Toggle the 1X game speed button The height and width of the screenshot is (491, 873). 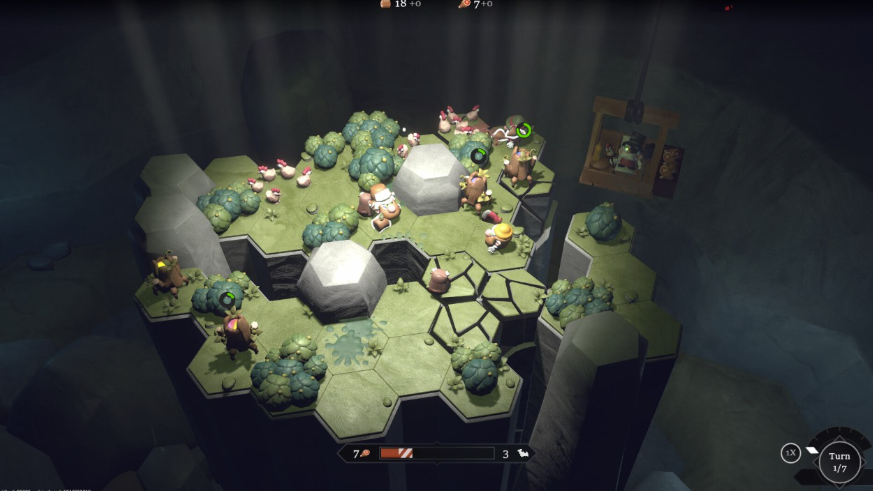tap(790, 453)
